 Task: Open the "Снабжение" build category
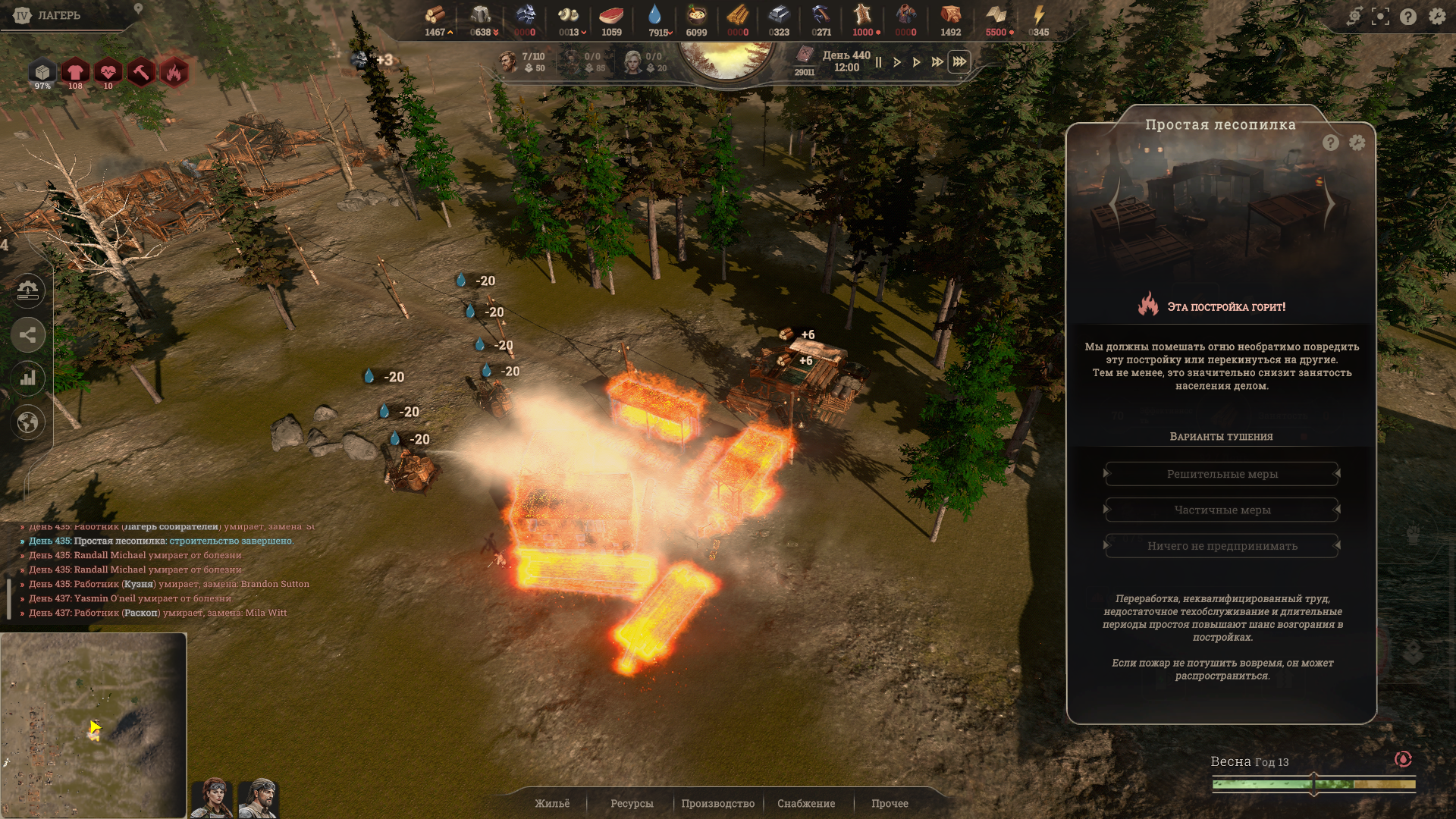pyautogui.click(x=806, y=803)
